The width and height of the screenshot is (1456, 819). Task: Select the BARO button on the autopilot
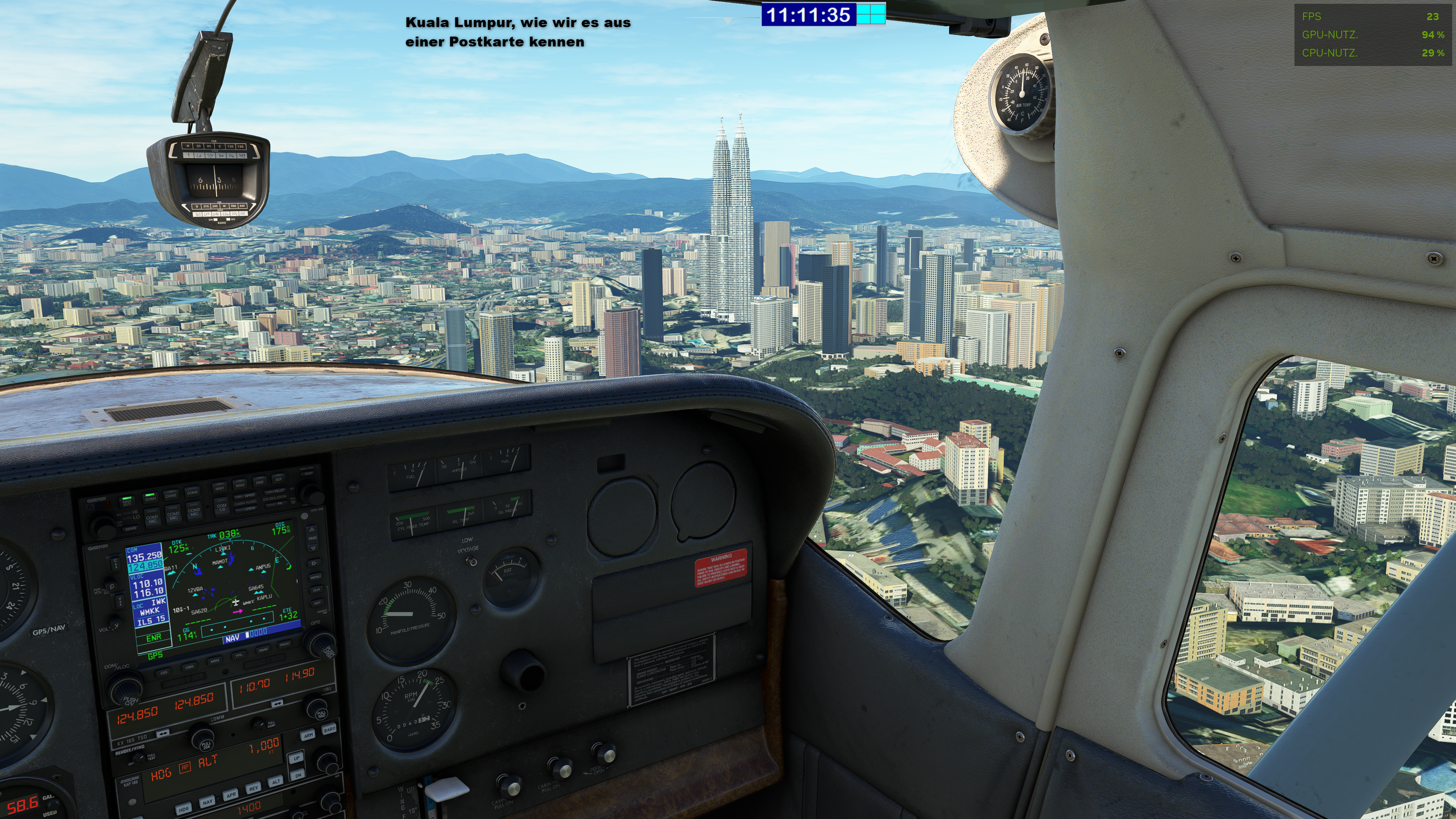tap(329, 729)
